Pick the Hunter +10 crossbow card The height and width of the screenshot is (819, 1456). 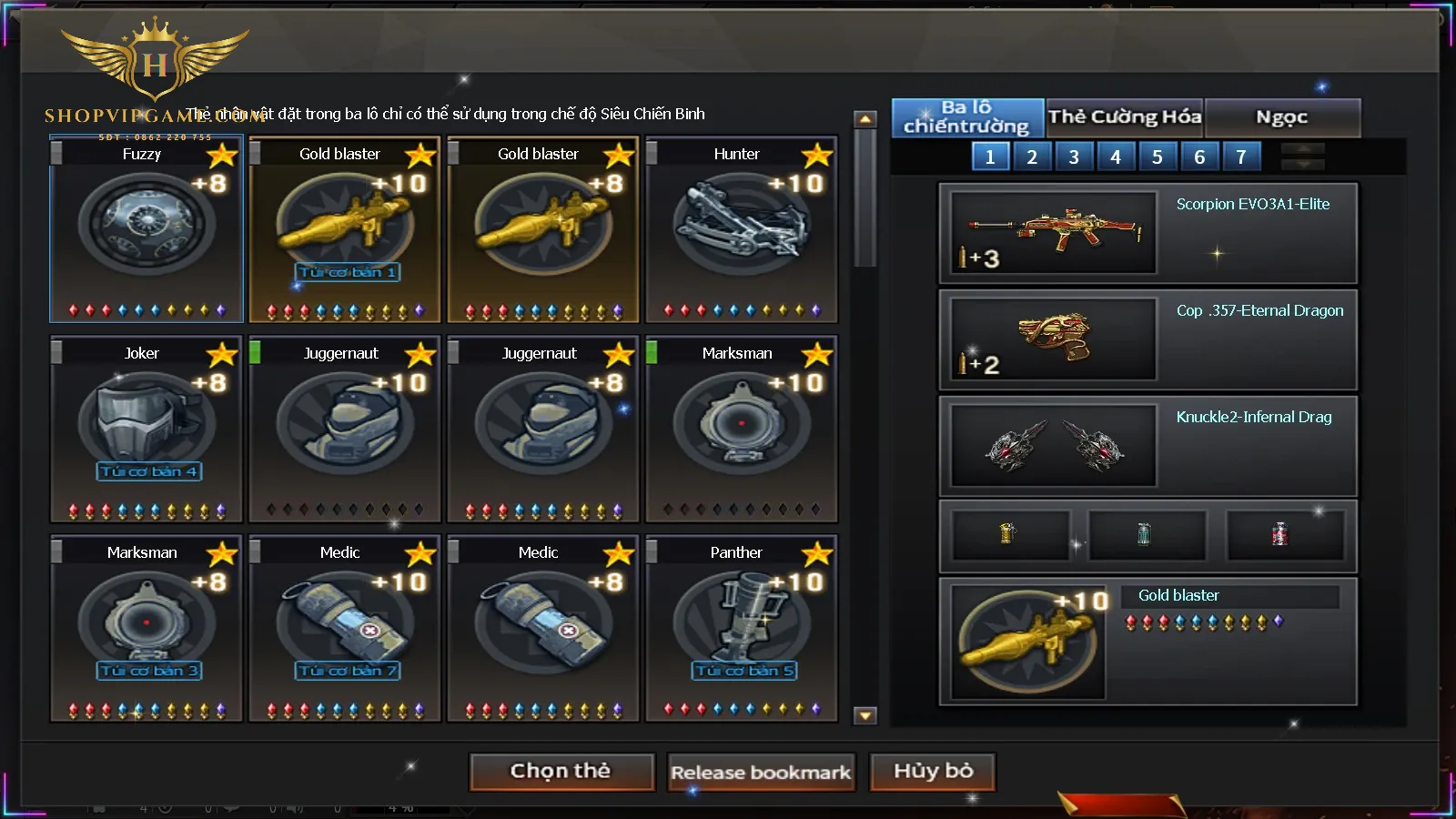click(741, 229)
